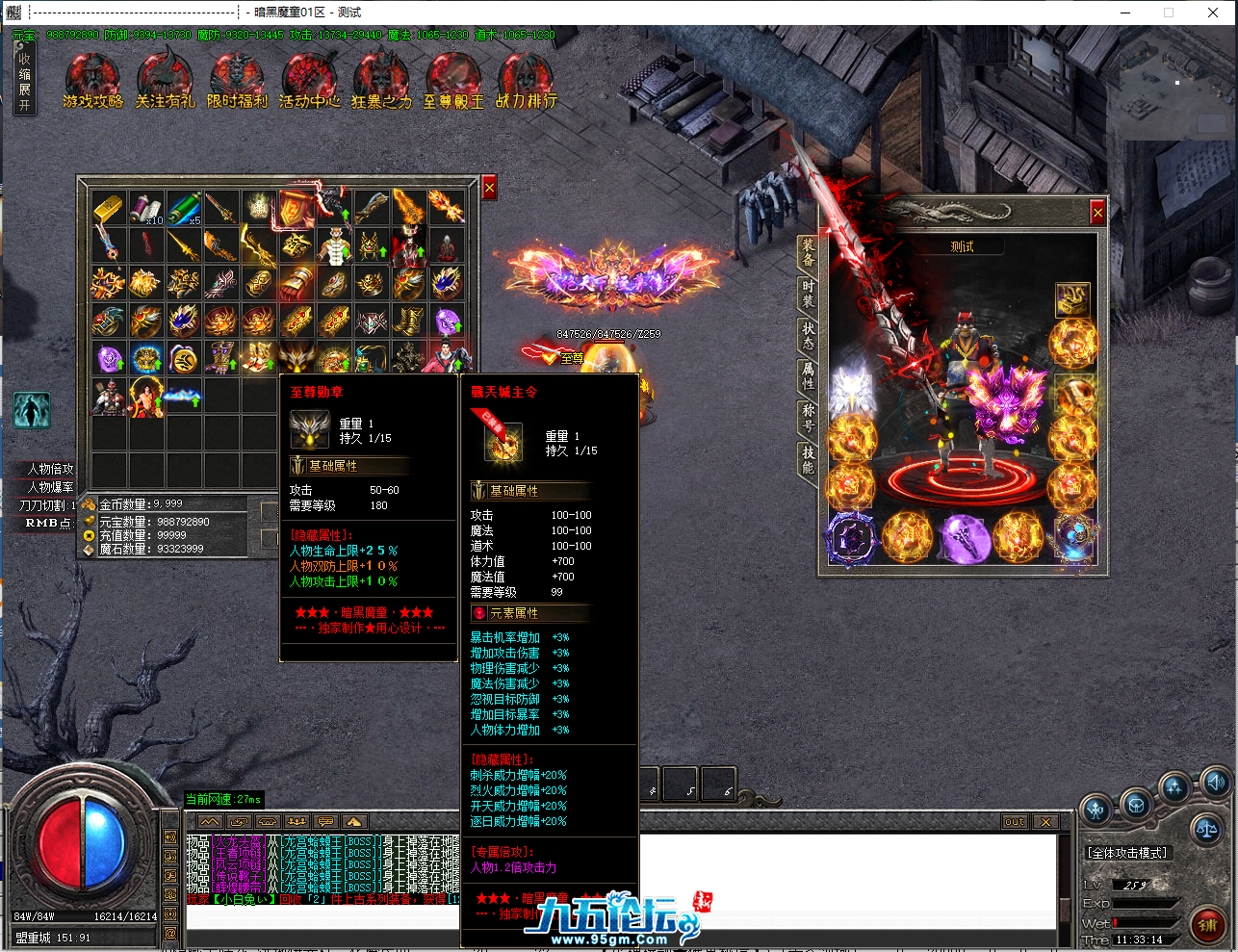
Task: Open the 限时福利 limited-time benefits menu
Action: coord(237,79)
